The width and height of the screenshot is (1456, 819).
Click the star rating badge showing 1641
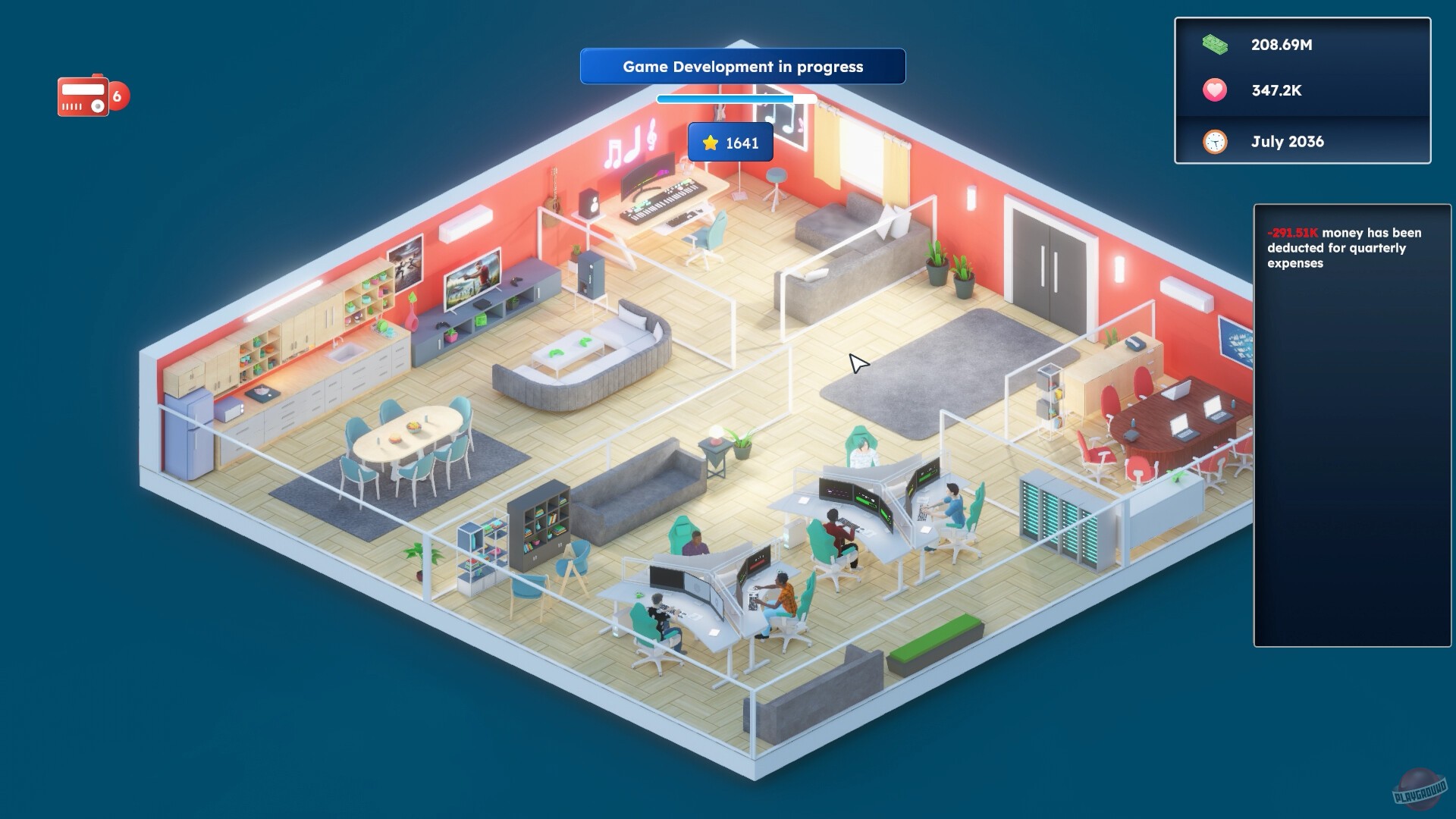coord(730,141)
